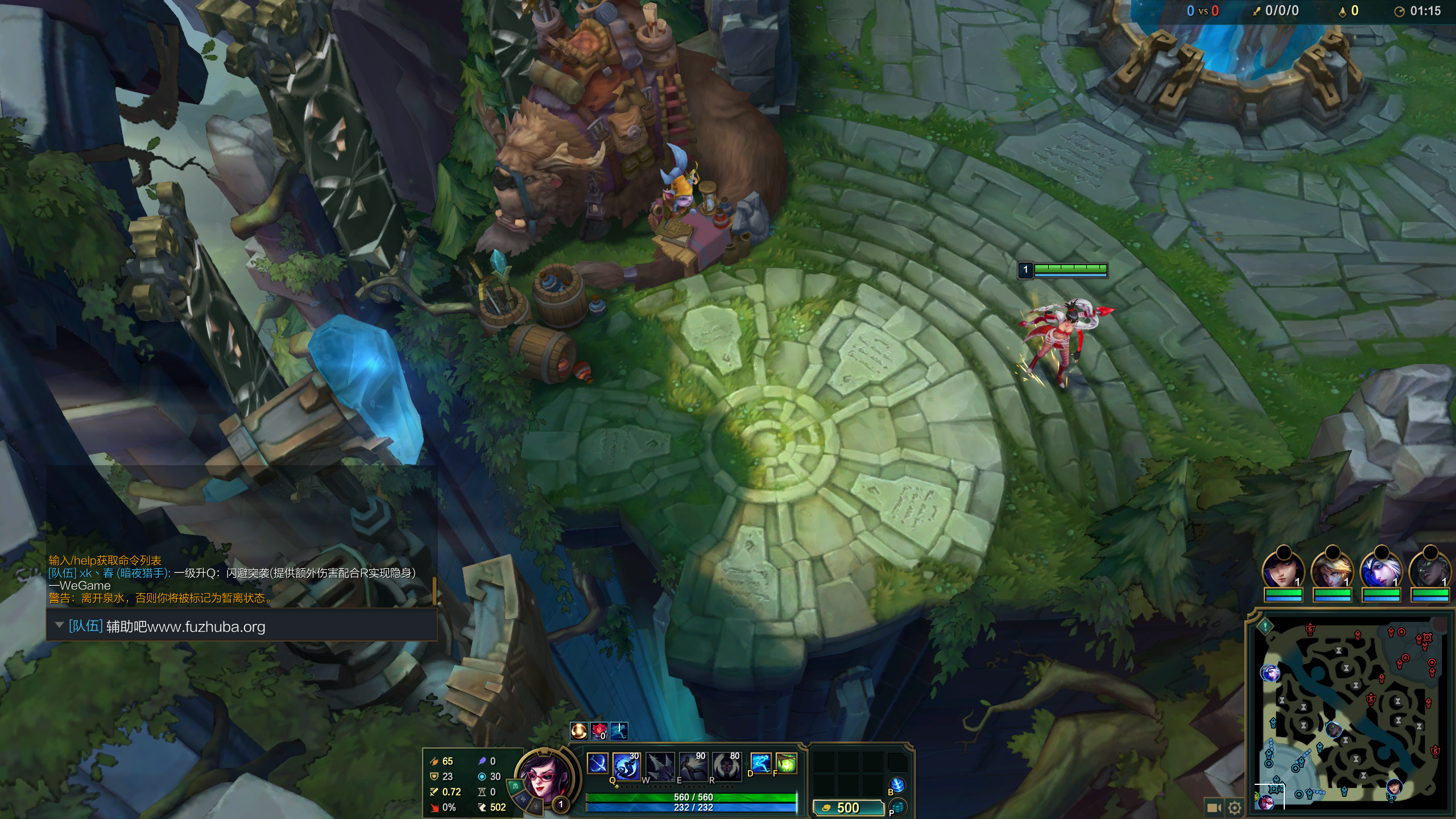Select the Ezreal teammate portrait
Screen dimensions: 1456x819
(1332, 569)
